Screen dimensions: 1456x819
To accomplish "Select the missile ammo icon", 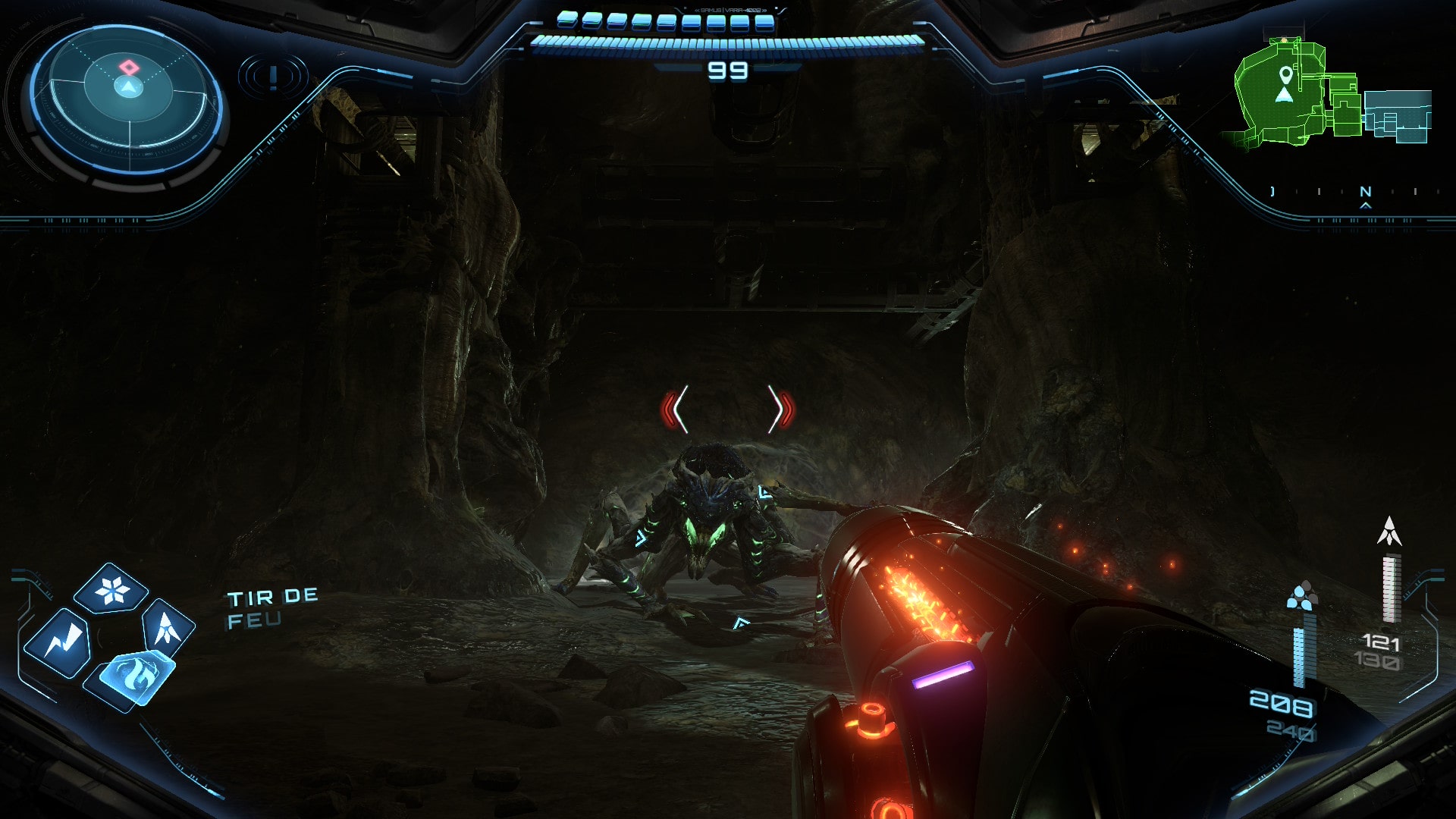I will click(1389, 532).
